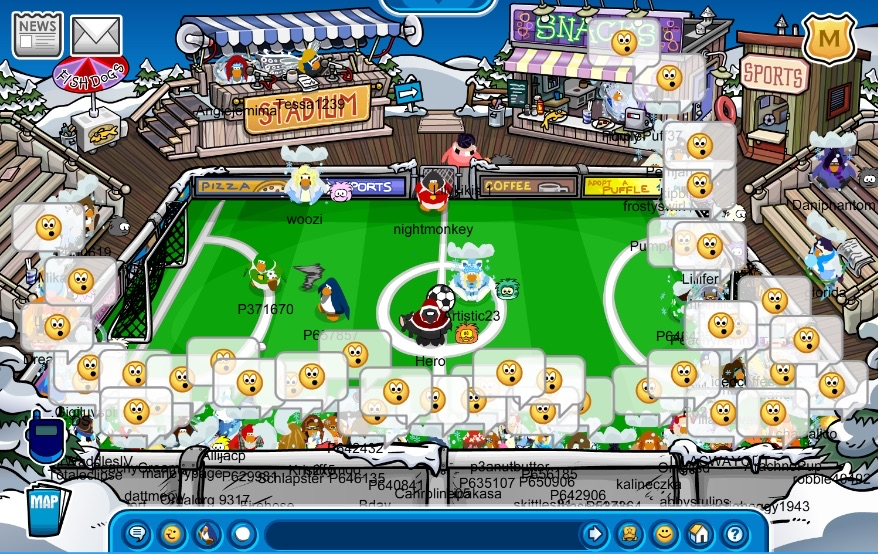Open the Club Penguin Times newspaper

[37, 35]
